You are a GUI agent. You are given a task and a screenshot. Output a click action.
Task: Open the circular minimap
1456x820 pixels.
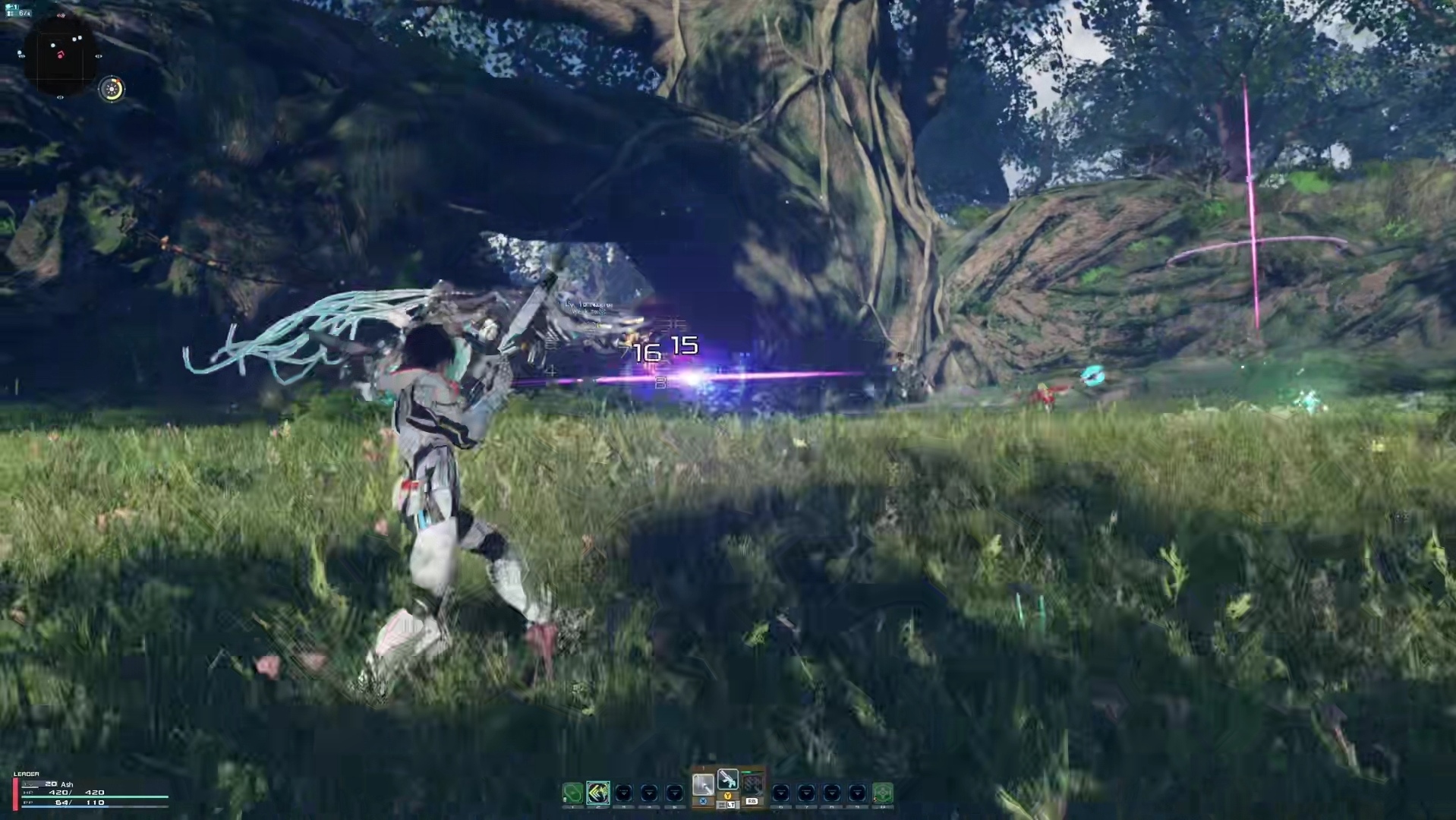click(x=60, y=55)
